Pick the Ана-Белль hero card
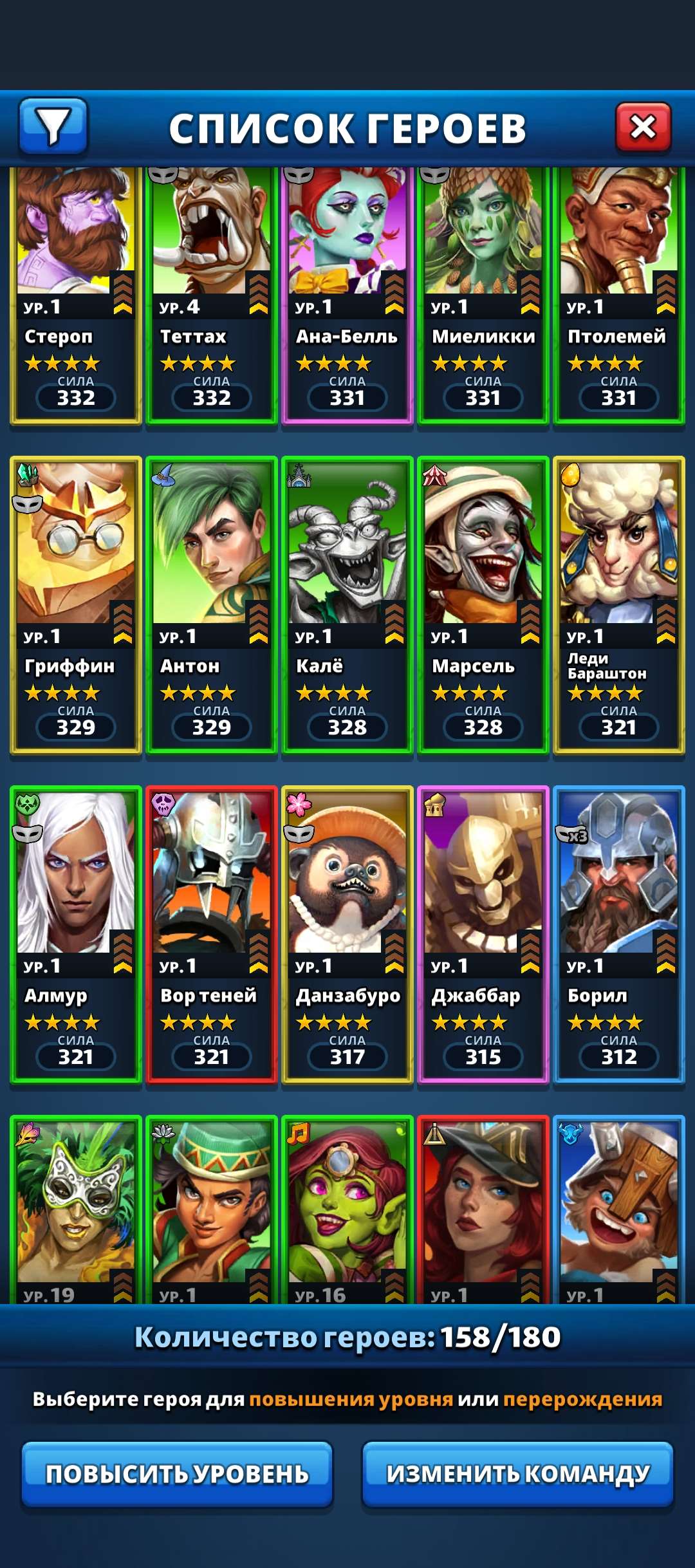695x1568 pixels. click(347, 296)
